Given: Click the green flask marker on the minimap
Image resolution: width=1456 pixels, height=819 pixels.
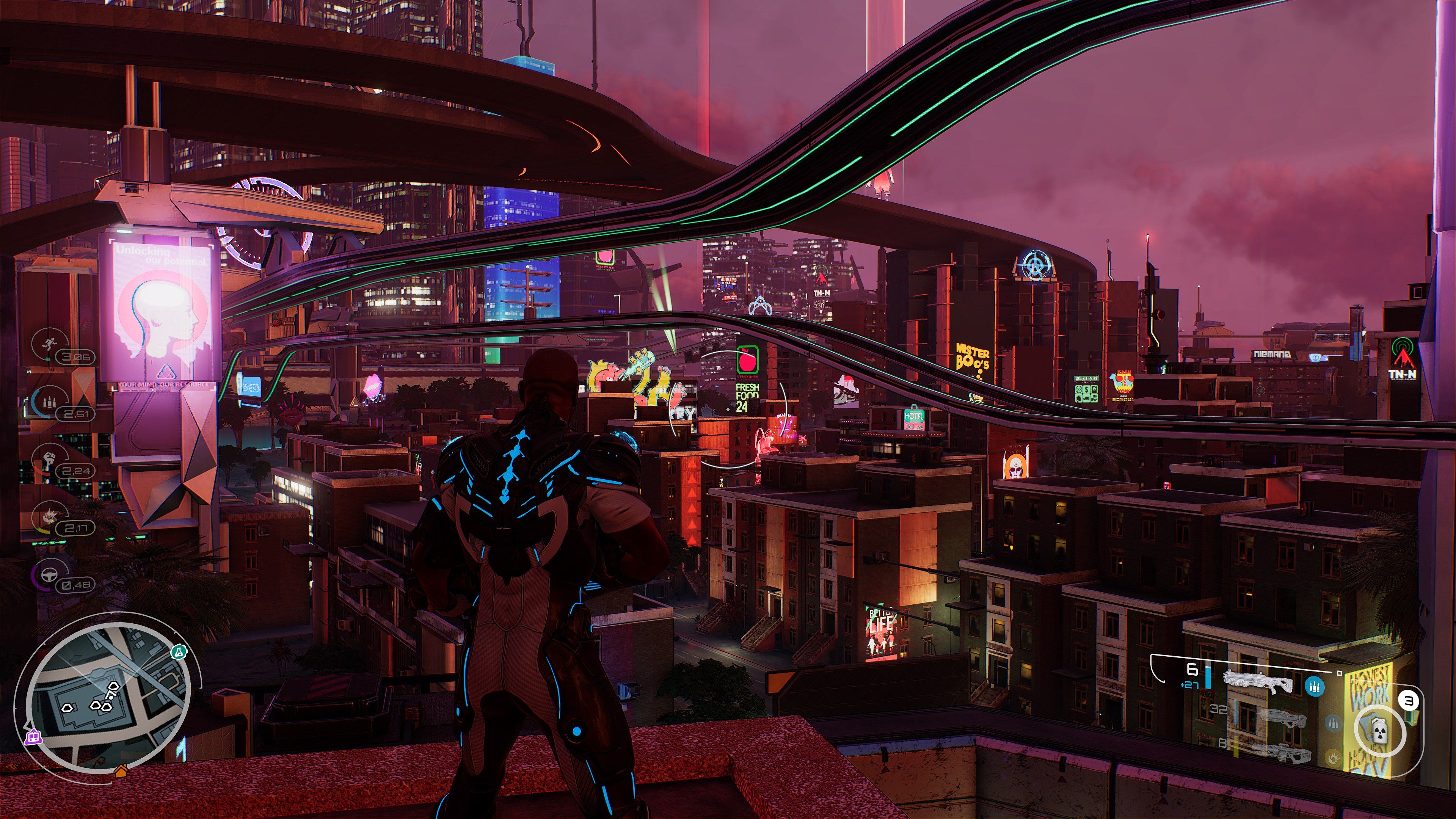Looking at the screenshot, I should point(179,652).
